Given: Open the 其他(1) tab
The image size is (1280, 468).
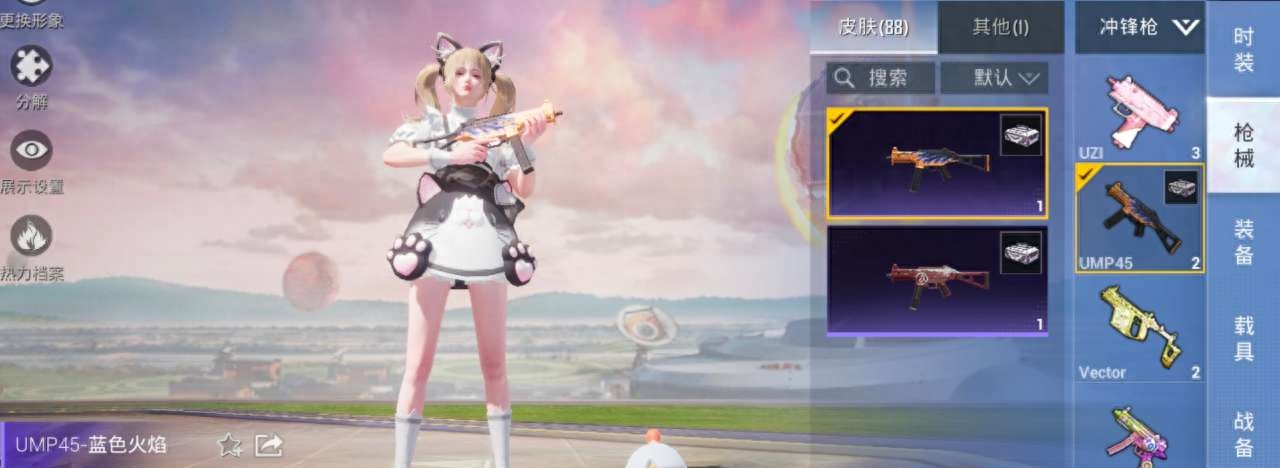Looking at the screenshot, I should click(1000, 28).
